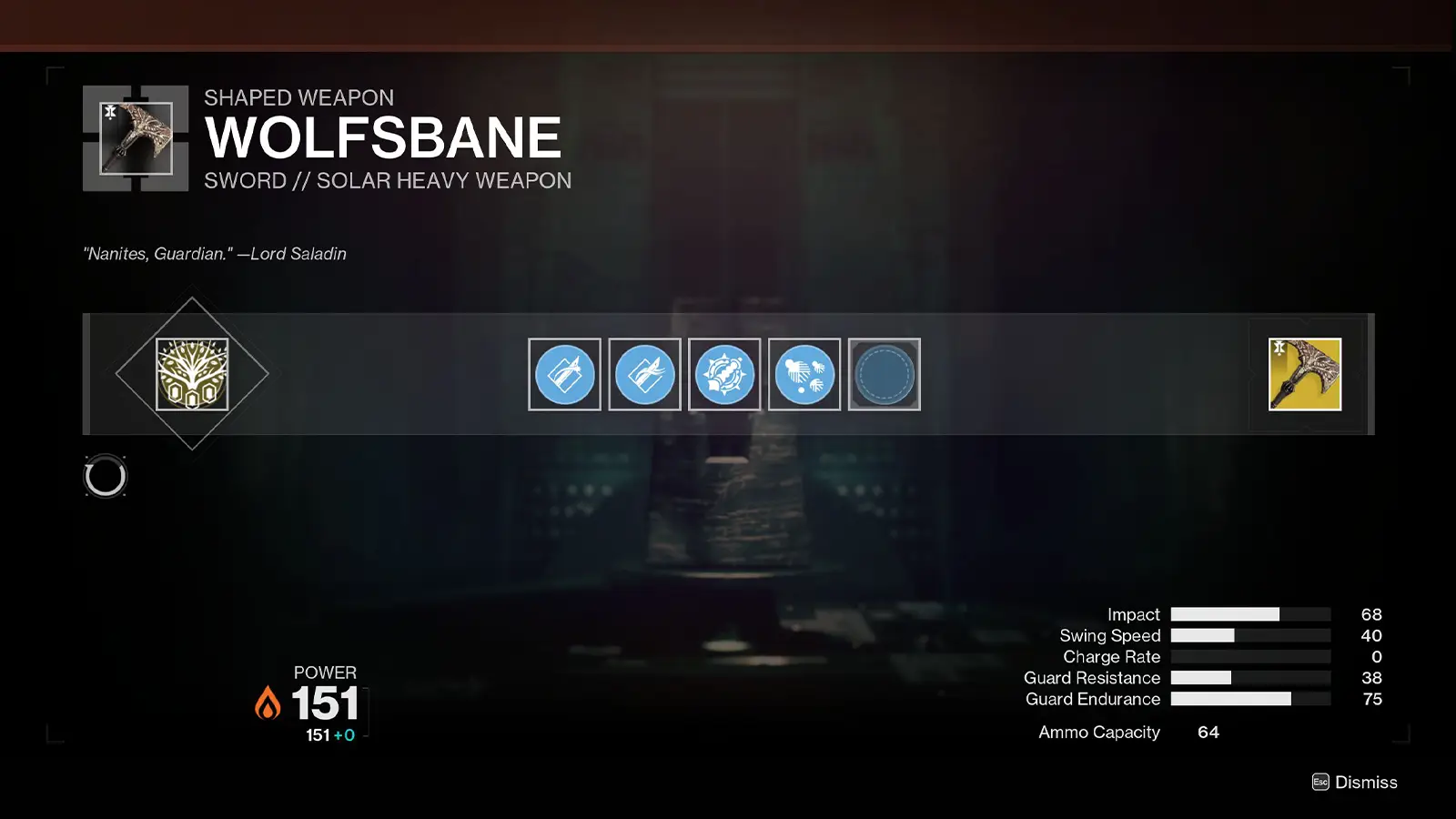Select the WOLFSBANE weapon title
This screenshot has height=819, width=1456.
(382, 138)
